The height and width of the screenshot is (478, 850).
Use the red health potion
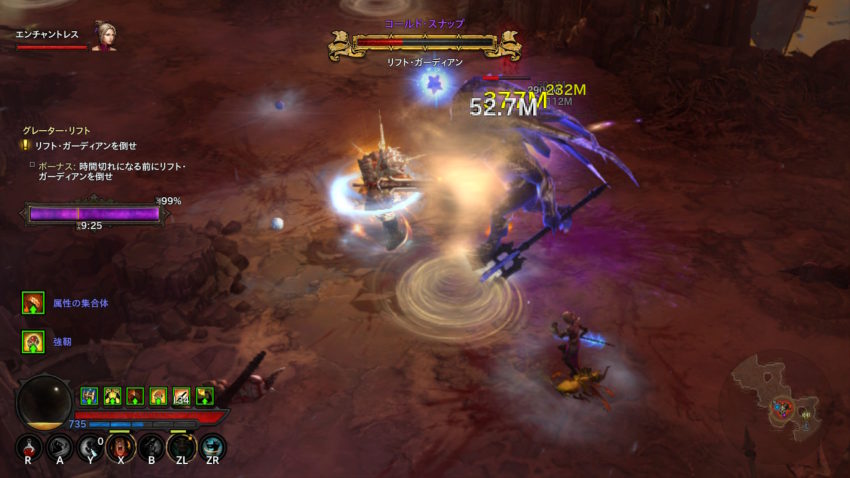(29, 448)
